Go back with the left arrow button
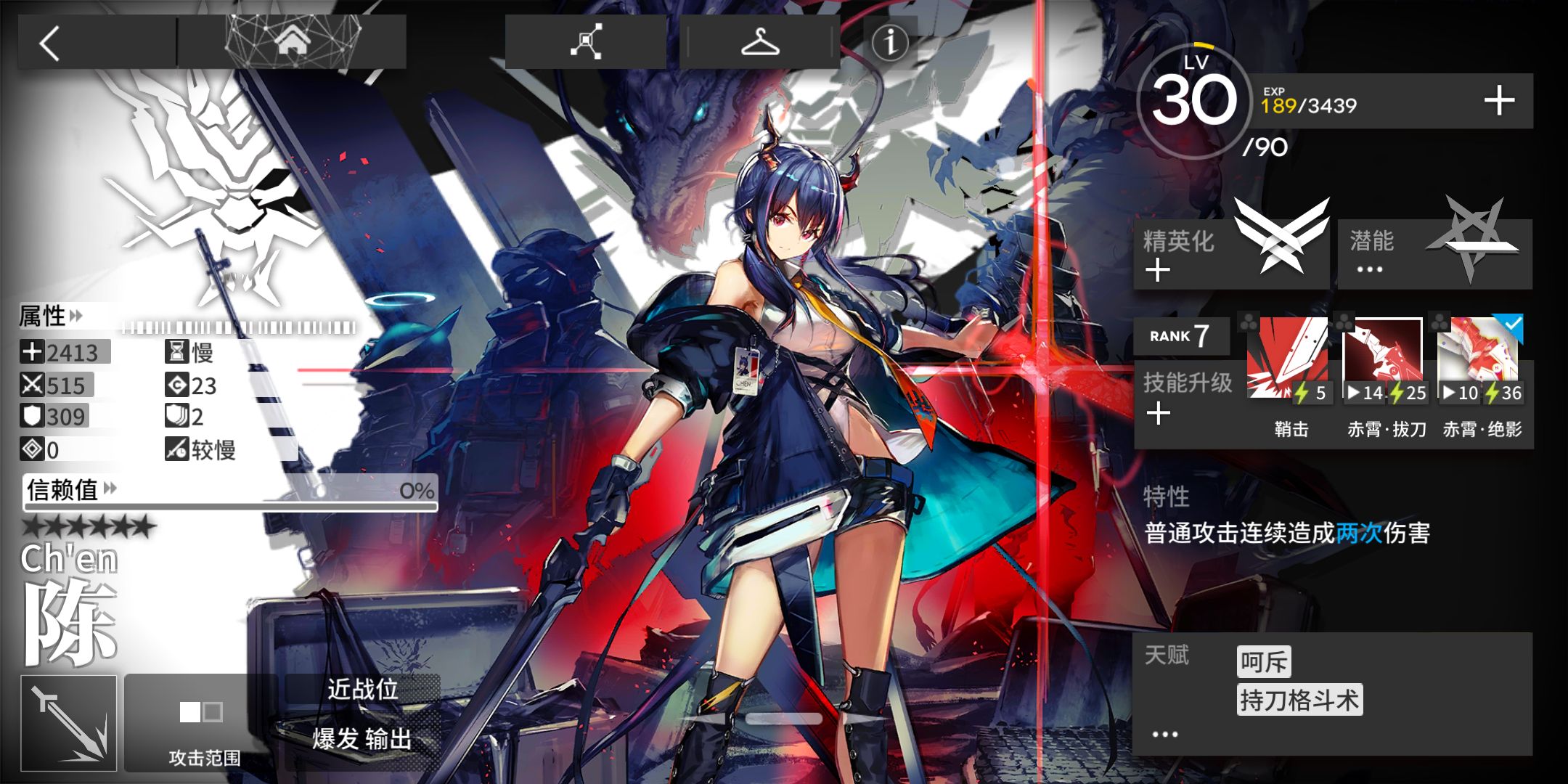1568x784 pixels. [x=51, y=44]
